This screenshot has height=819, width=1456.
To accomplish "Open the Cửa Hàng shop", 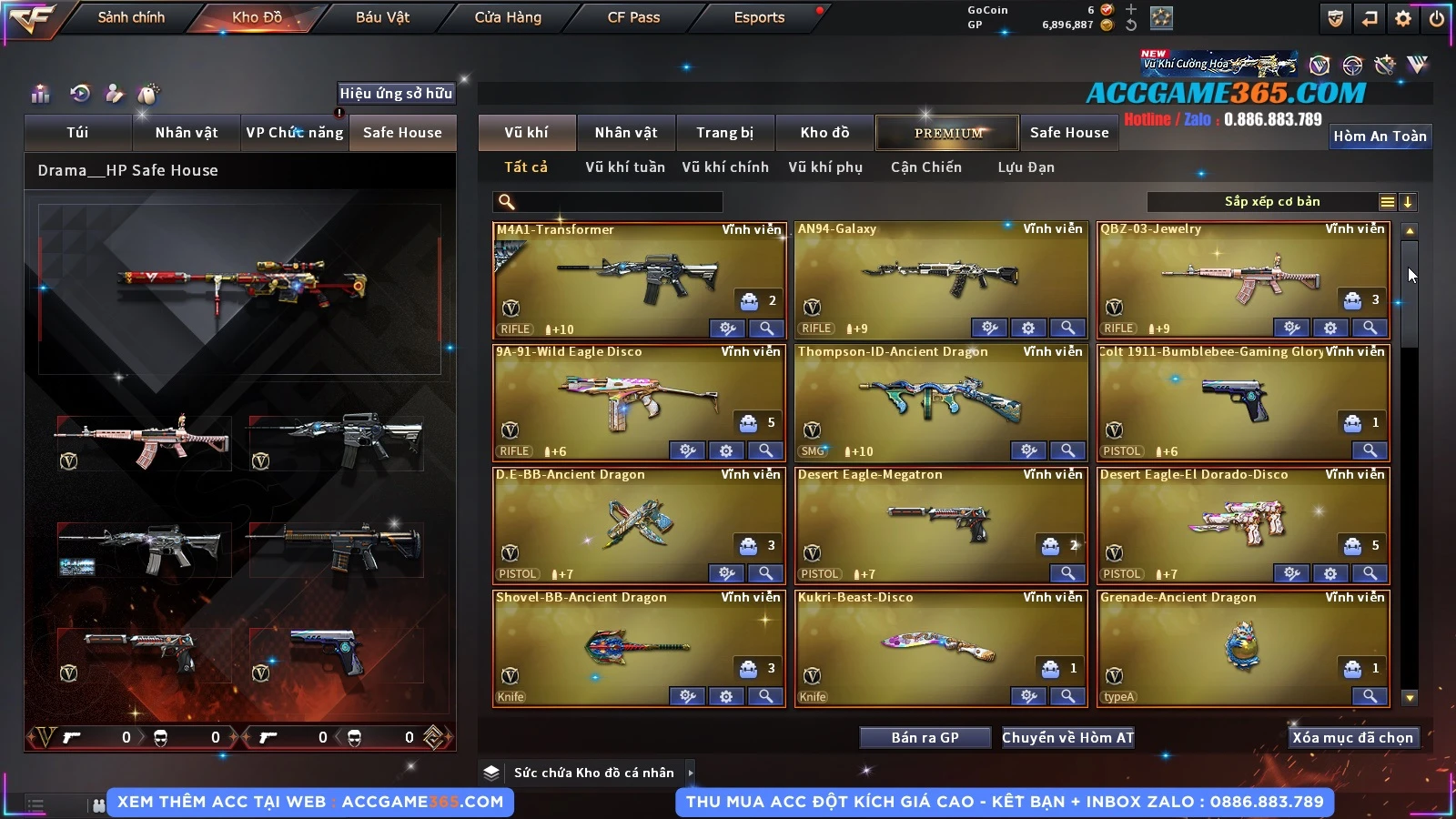I will tap(508, 17).
